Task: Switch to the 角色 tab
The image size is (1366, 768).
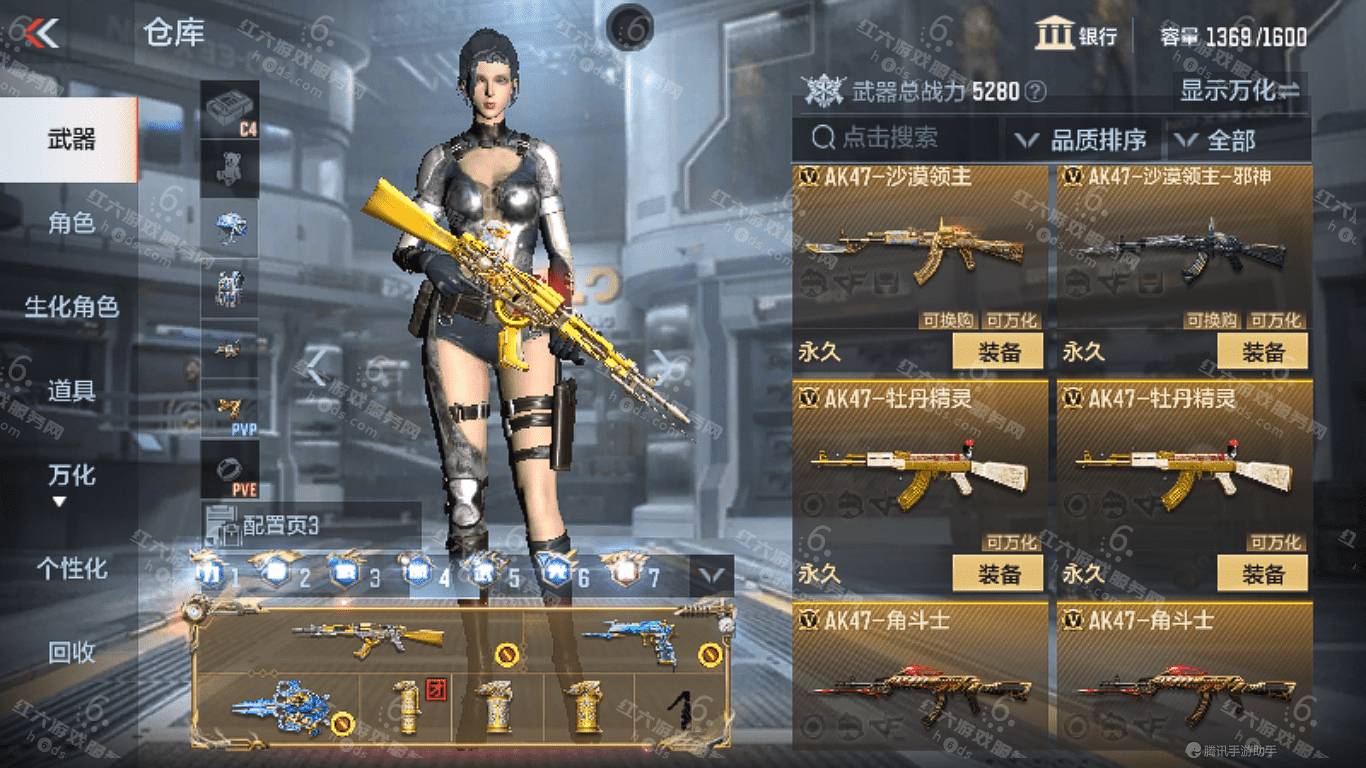Action: tap(71, 223)
